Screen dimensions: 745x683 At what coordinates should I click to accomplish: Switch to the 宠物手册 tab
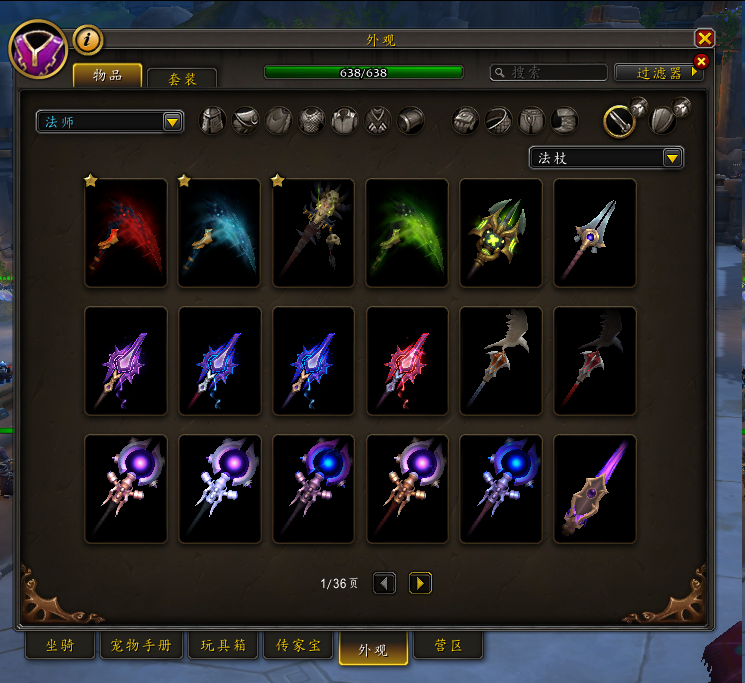(141, 646)
